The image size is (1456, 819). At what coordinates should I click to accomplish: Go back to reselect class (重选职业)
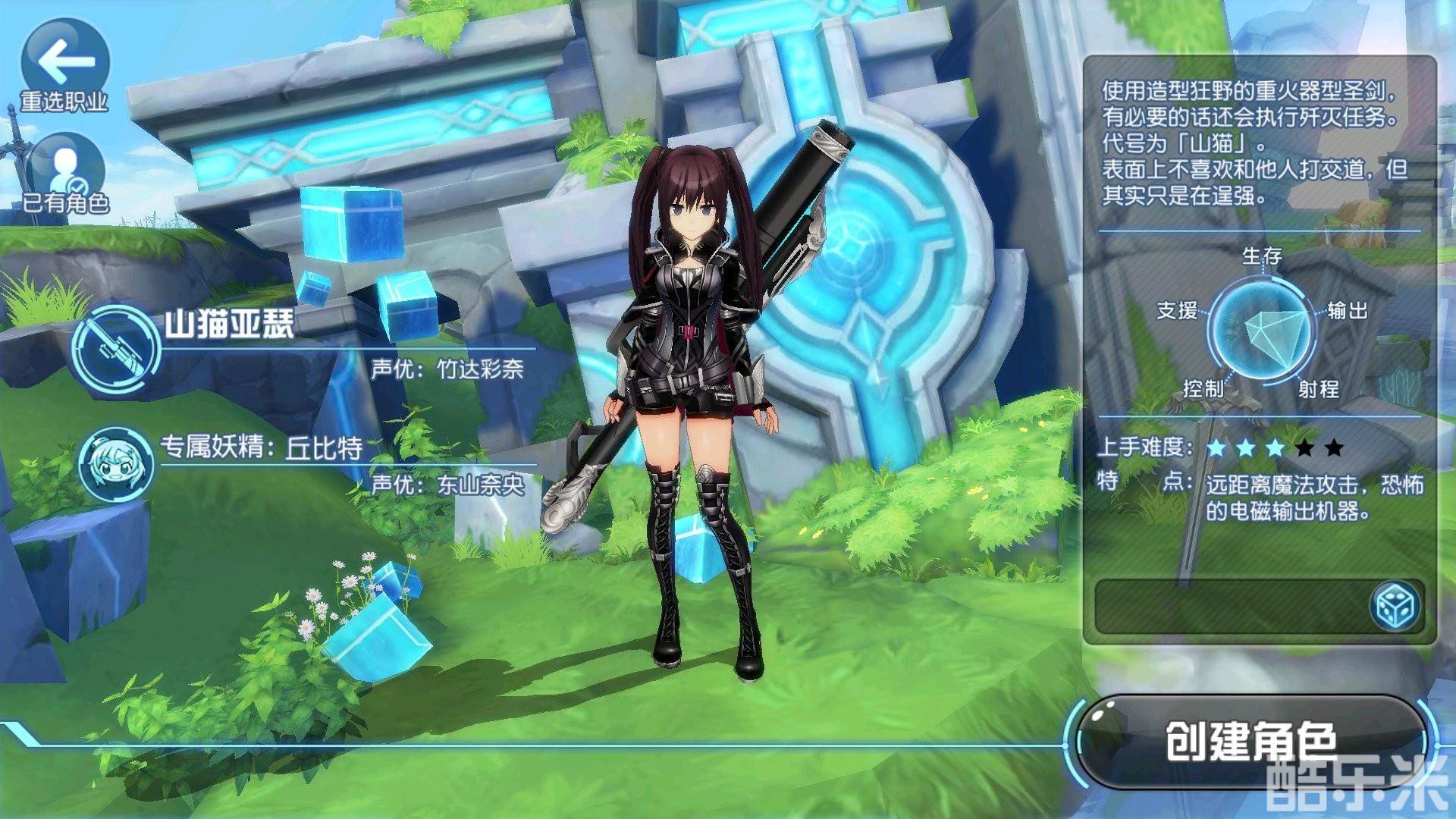[64, 64]
